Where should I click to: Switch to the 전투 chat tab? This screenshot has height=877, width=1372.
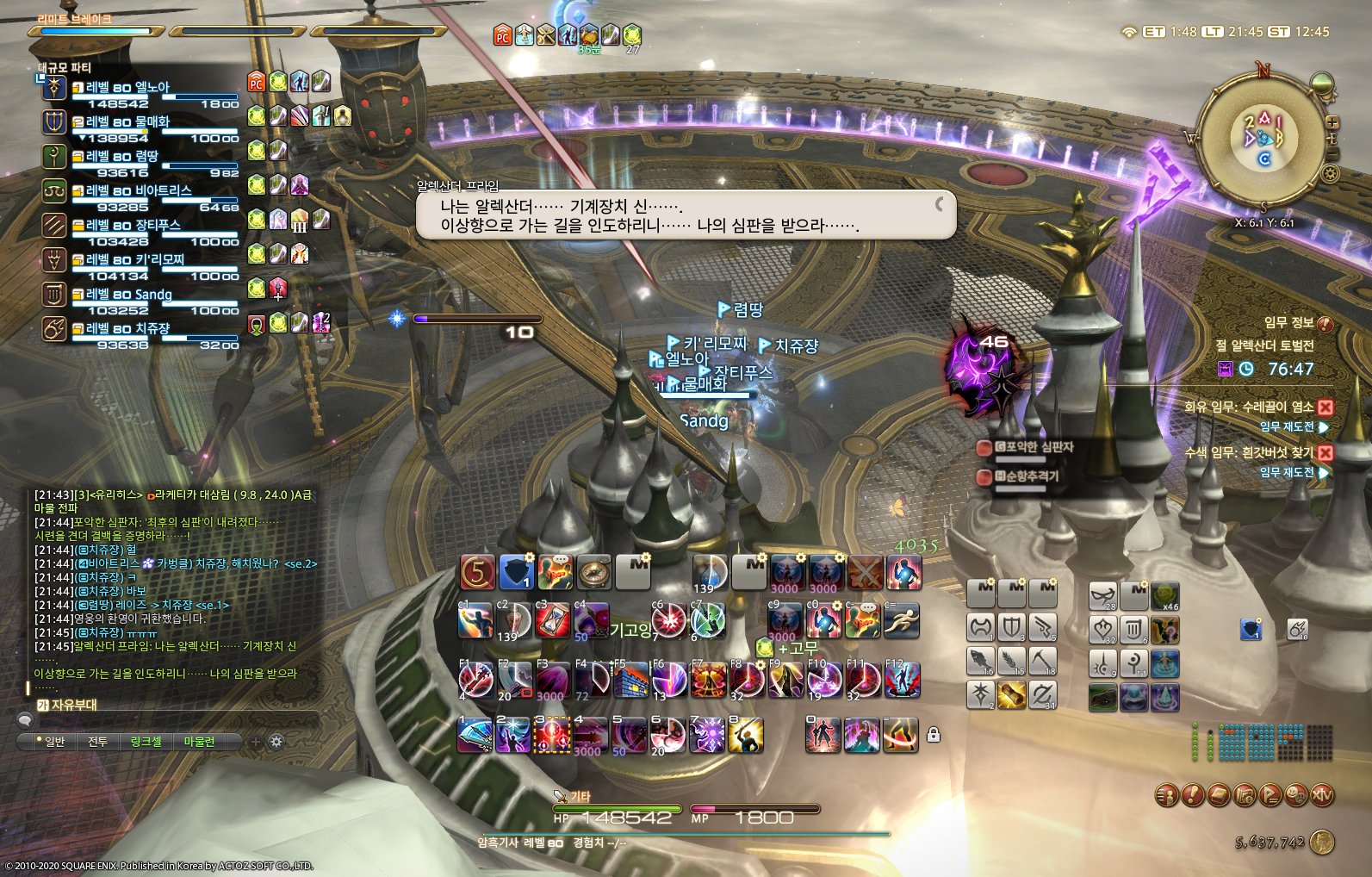point(97,742)
